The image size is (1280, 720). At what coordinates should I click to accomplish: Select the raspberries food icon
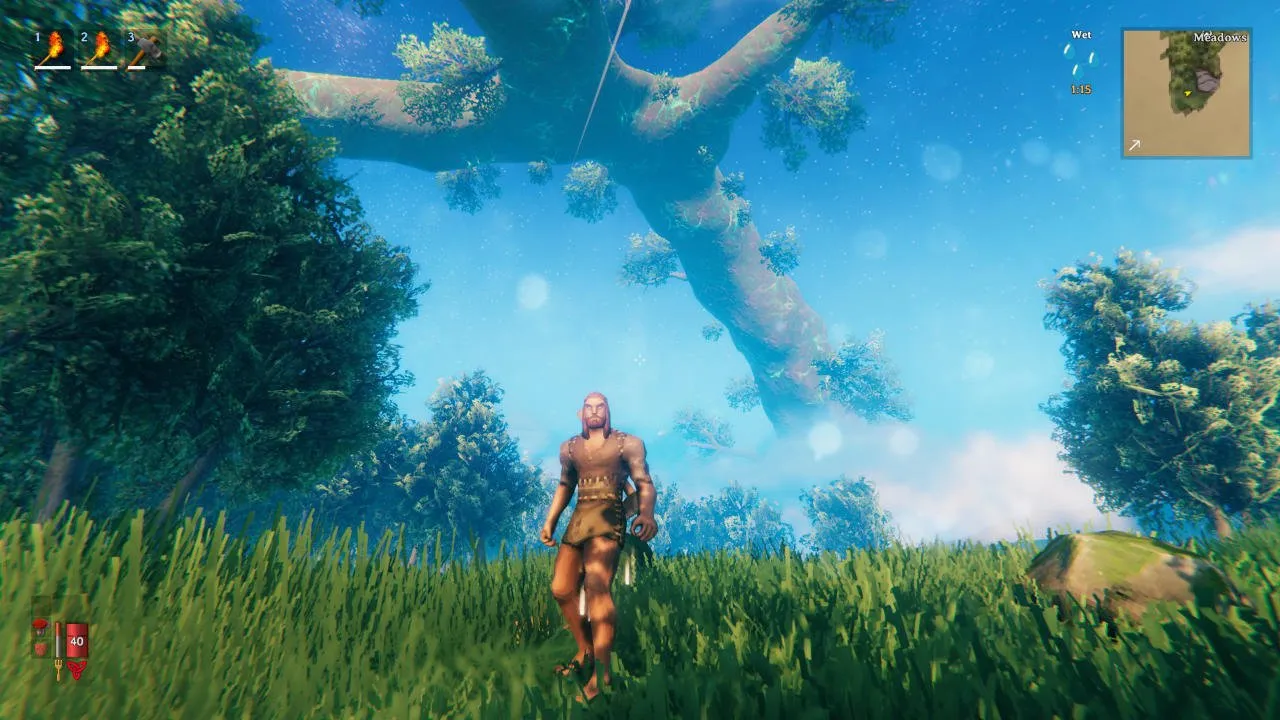(x=41, y=648)
